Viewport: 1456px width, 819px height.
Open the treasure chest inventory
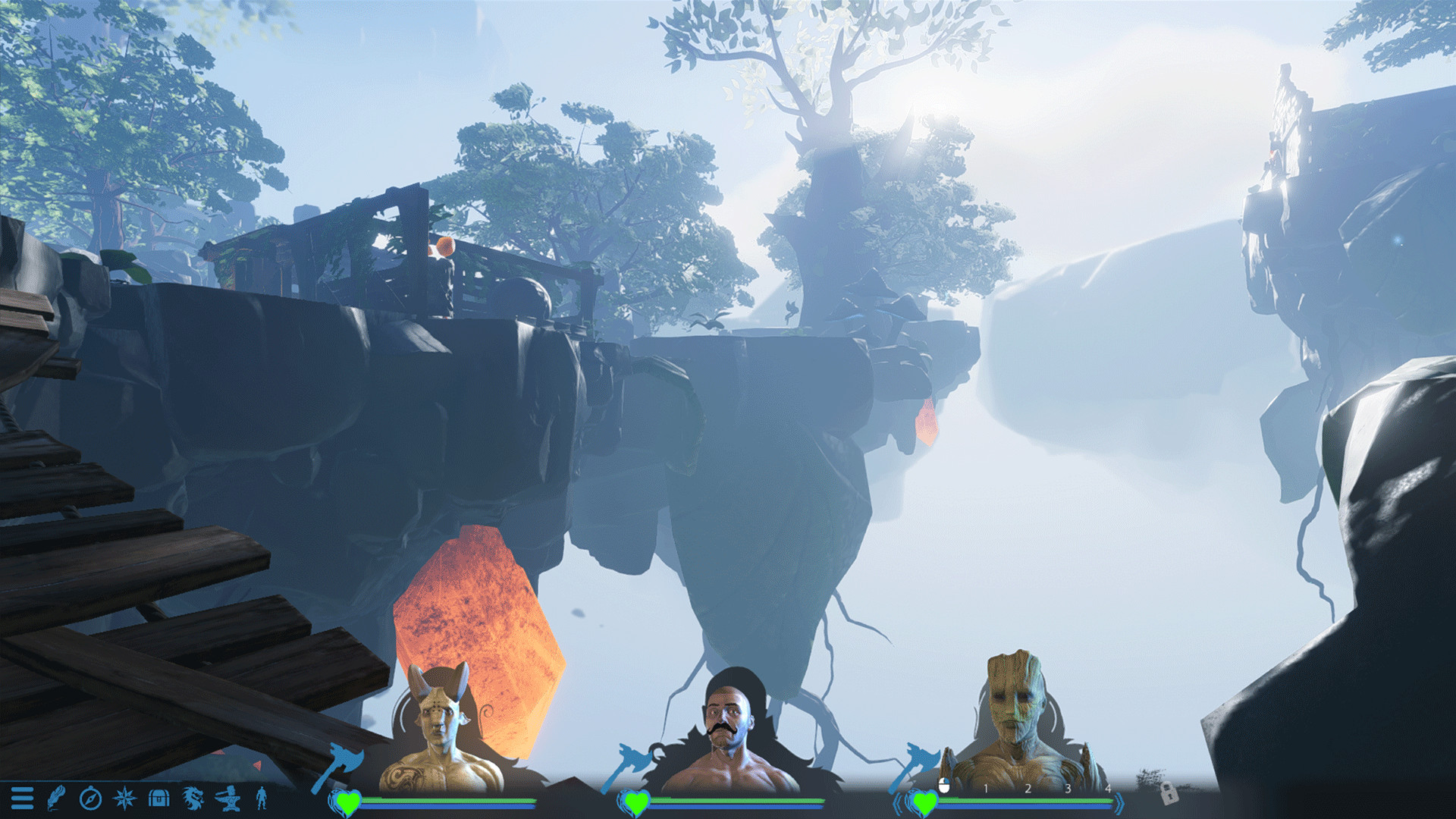158,799
